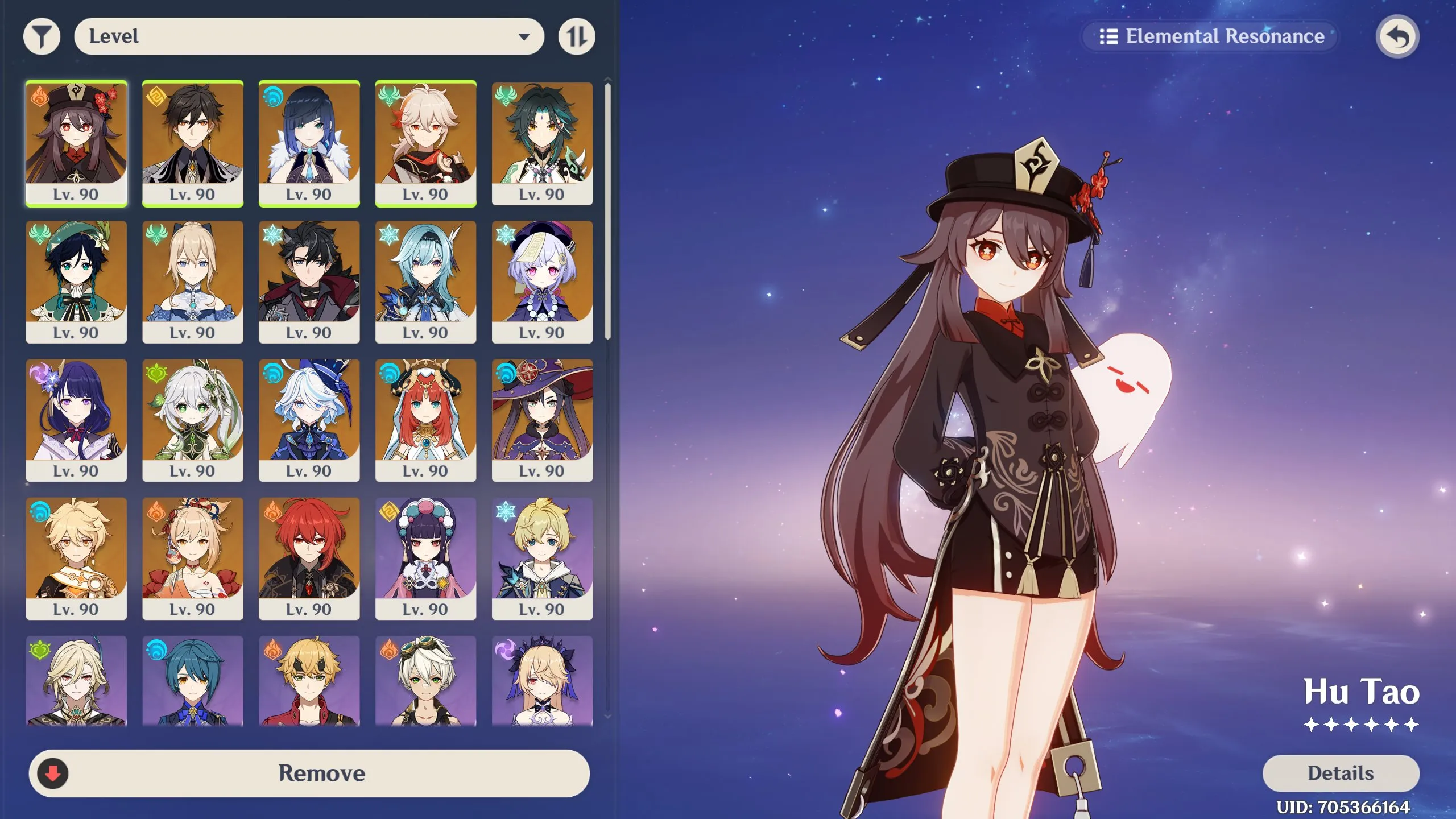The width and height of the screenshot is (1456, 819).
Task: Select Eula's character portrait
Action: (426, 282)
